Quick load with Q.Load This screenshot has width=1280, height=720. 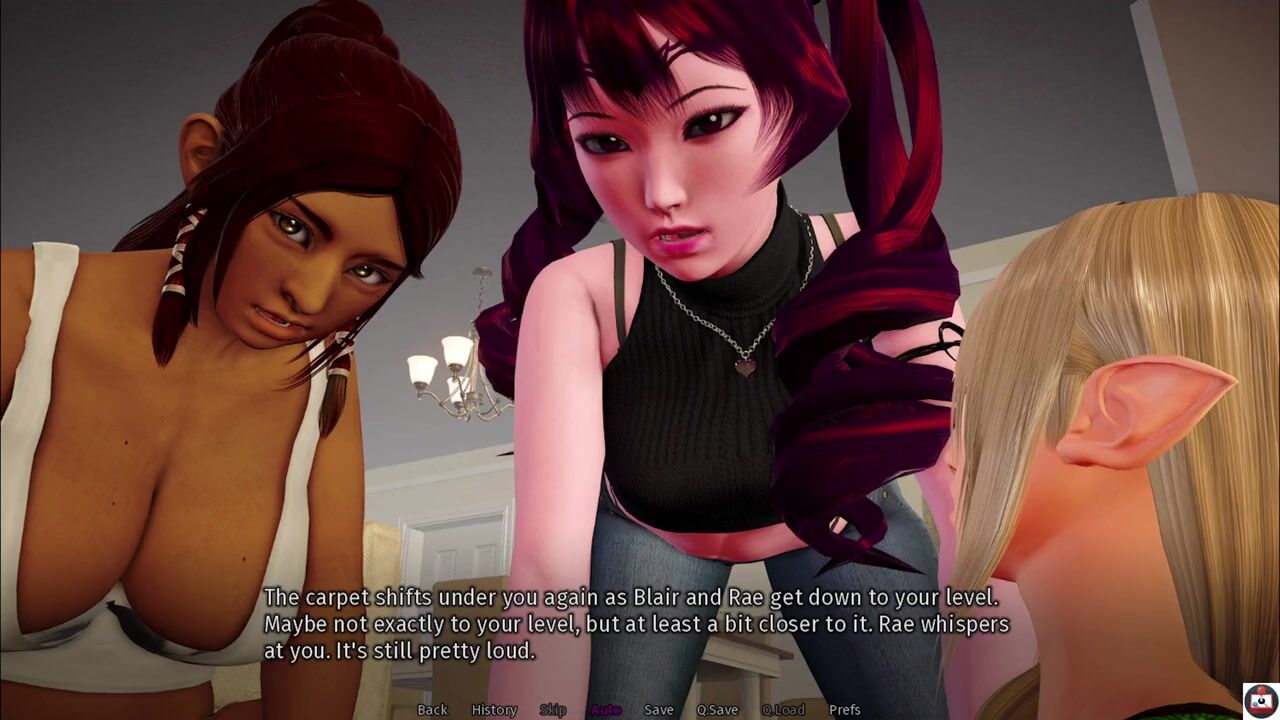[783, 710]
